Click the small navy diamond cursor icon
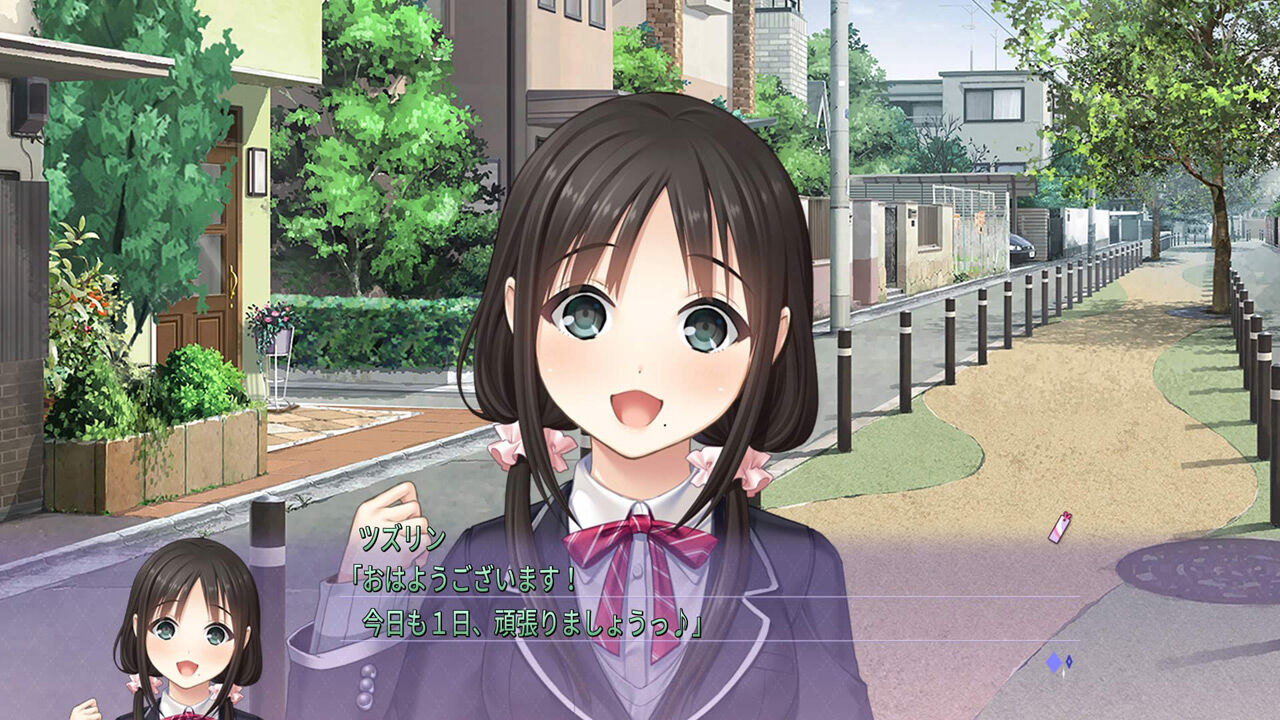 click(1069, 660)
